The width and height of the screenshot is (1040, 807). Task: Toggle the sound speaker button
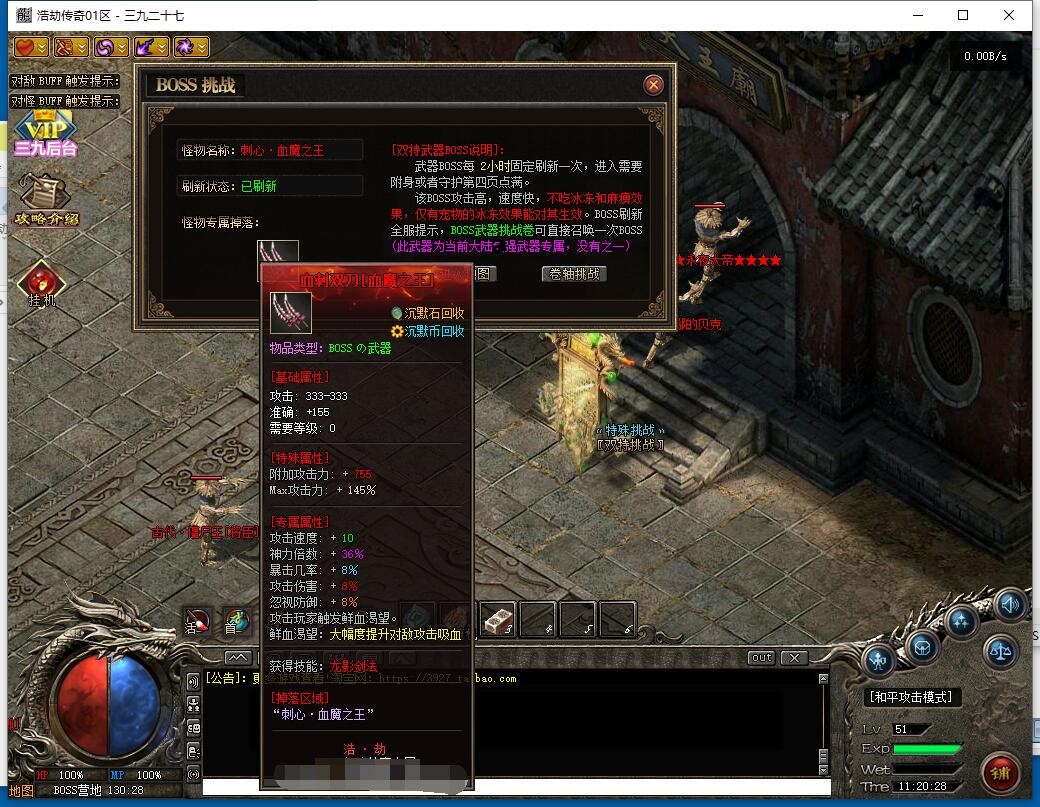click(1010, 605)
